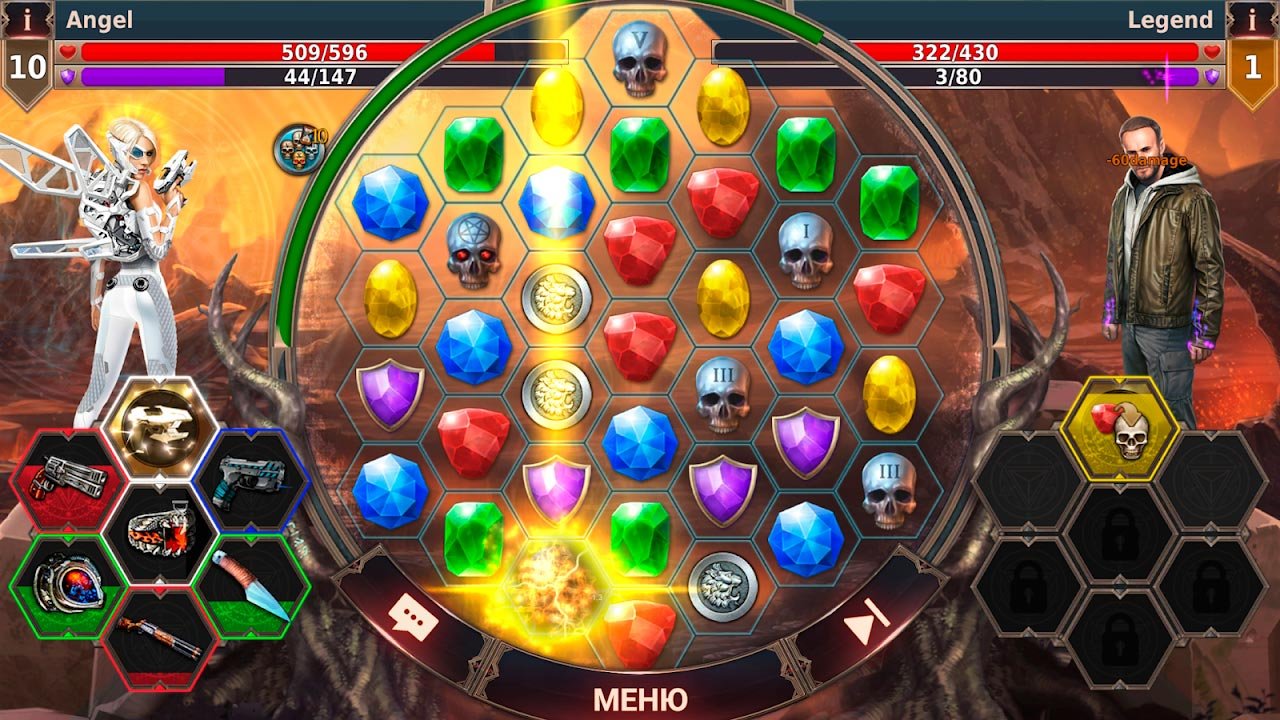
Task: Select the skull tile marked V
Action: pos(639,58)
